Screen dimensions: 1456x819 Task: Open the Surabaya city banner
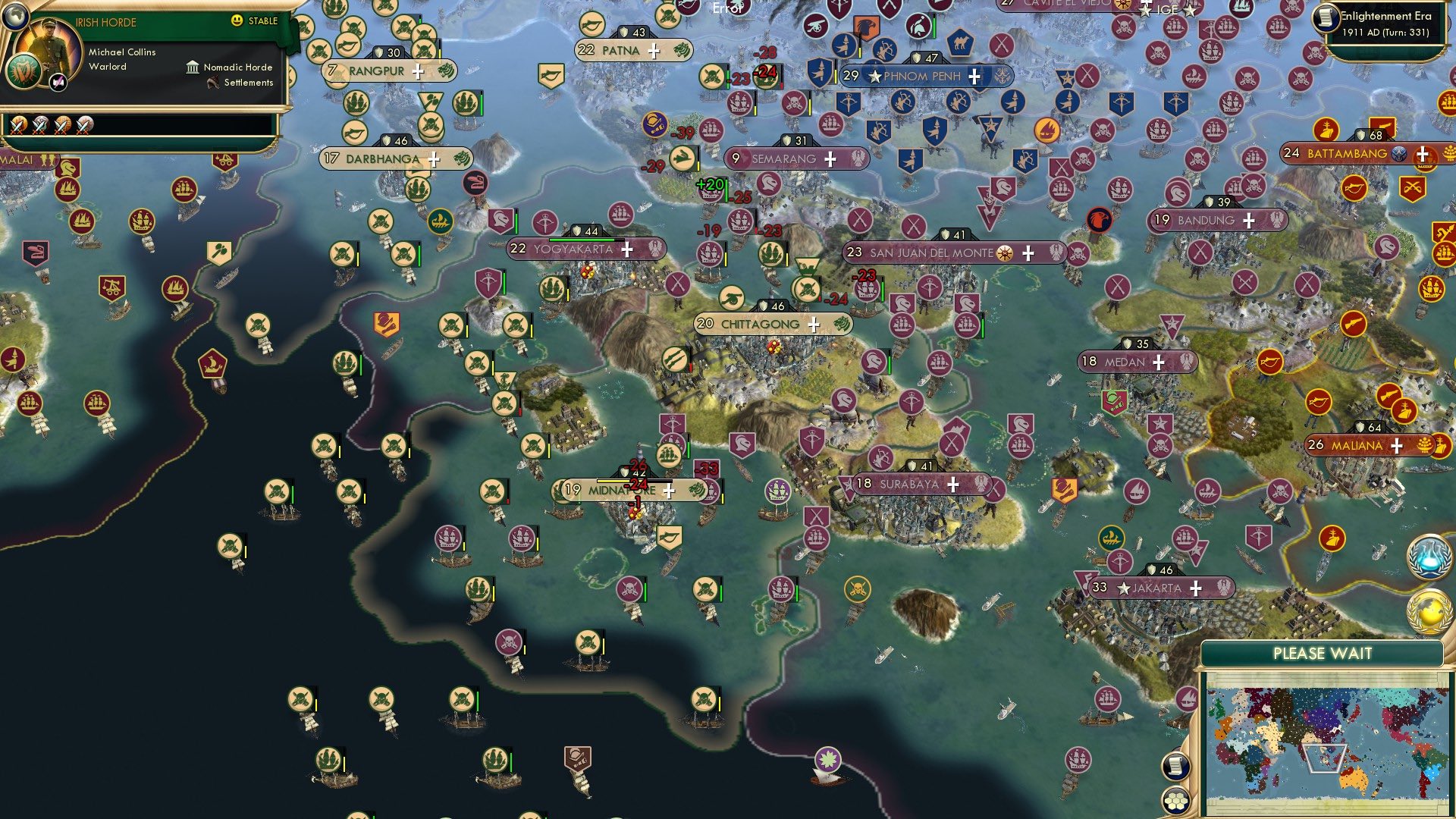tap(910, 482)
